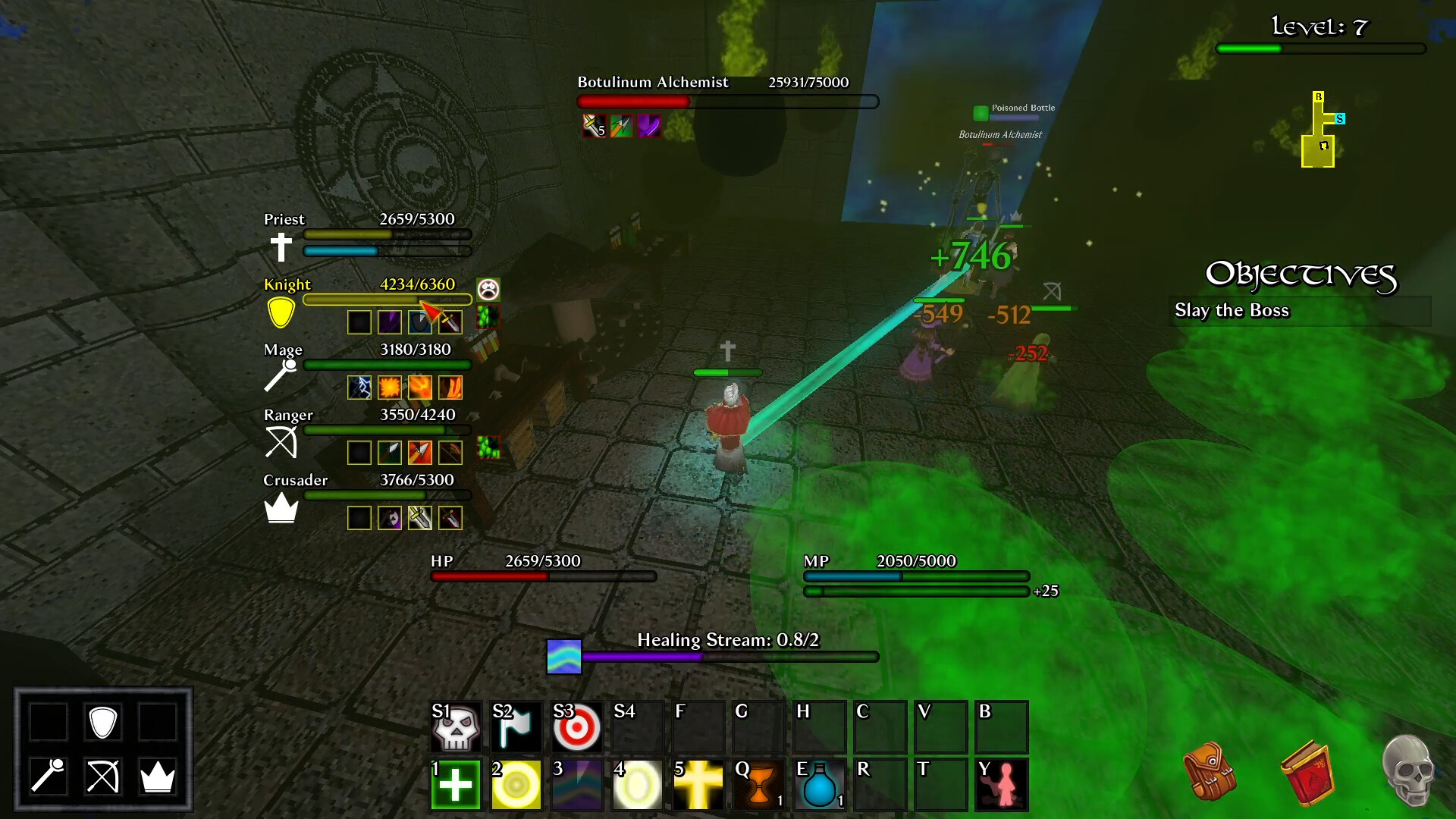Click the Level 7 experience bar

pyautogui.click(x=1319, y=49)
